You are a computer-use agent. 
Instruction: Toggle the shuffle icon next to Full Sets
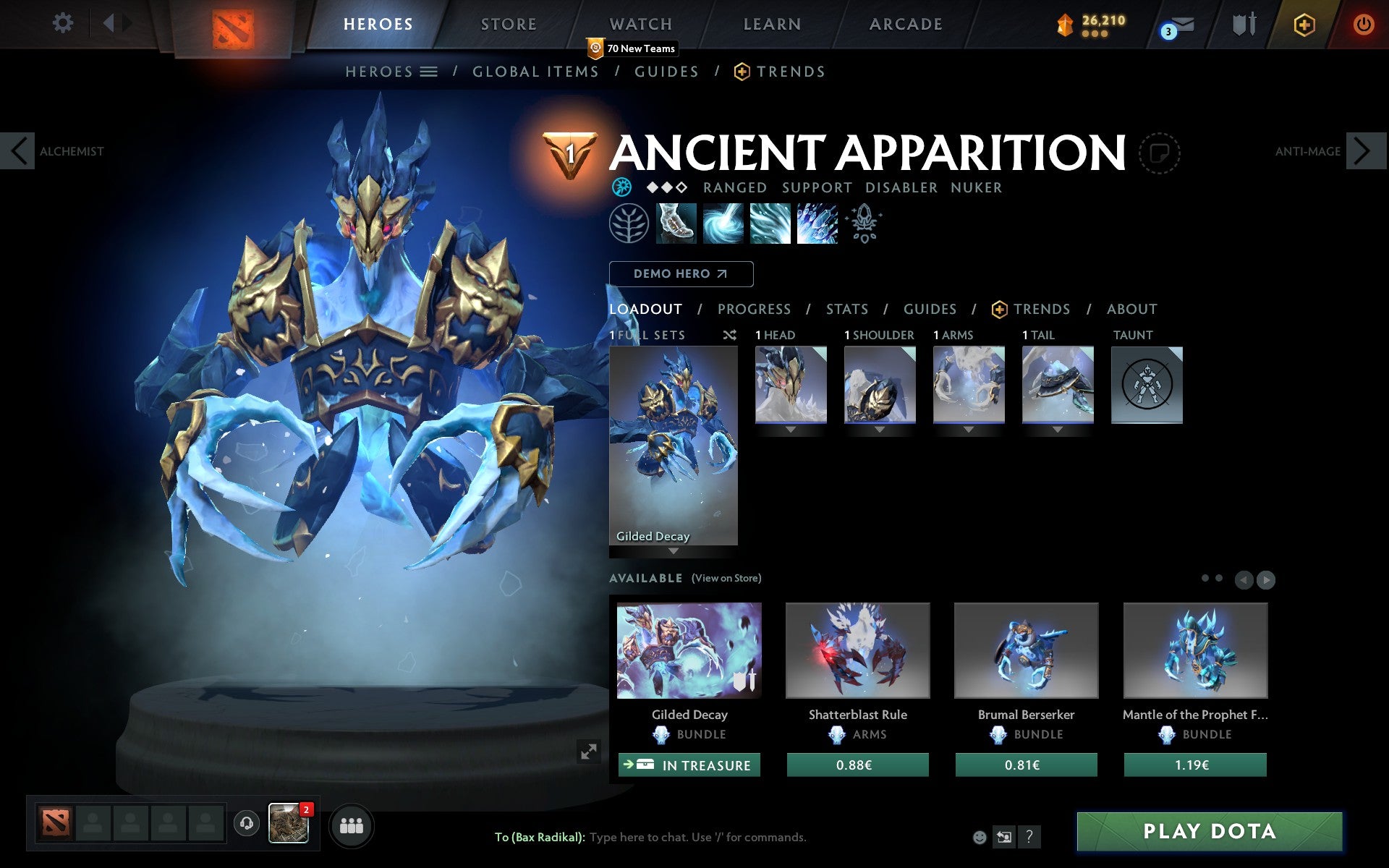729,335
